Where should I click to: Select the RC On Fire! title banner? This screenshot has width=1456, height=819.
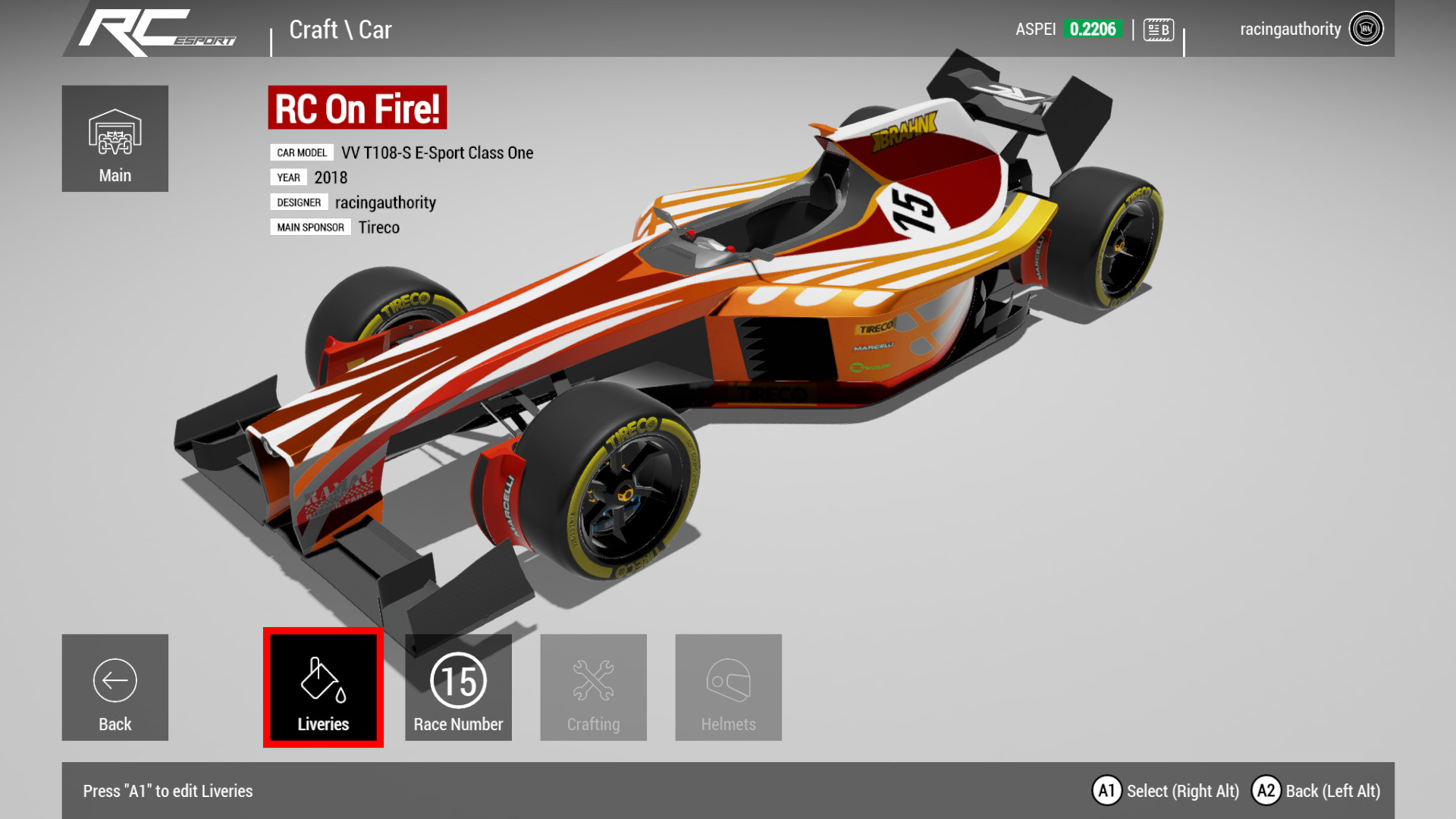point(356,107)
